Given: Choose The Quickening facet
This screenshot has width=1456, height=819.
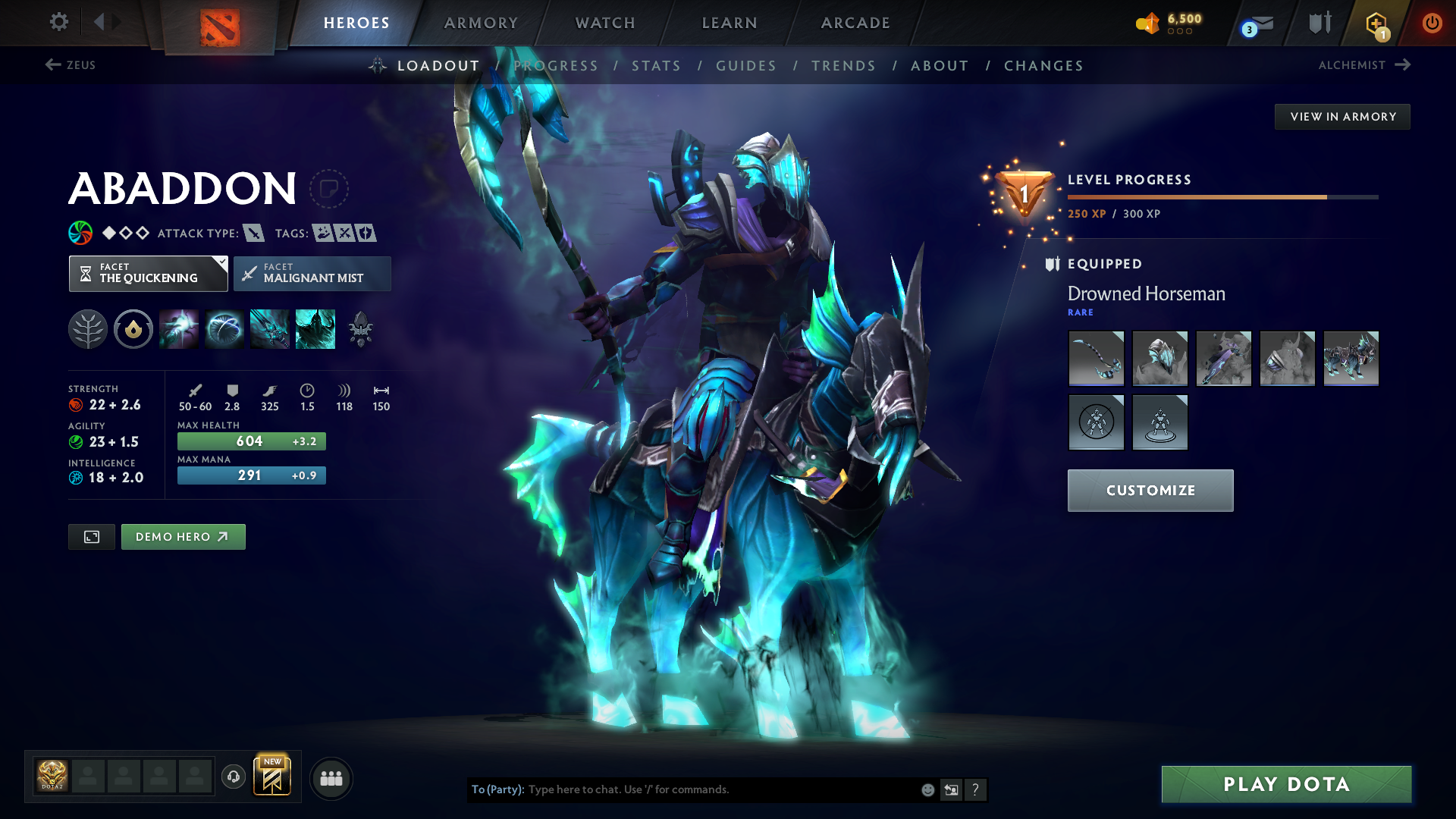Looking at the screenshot, I should (148, 274).
